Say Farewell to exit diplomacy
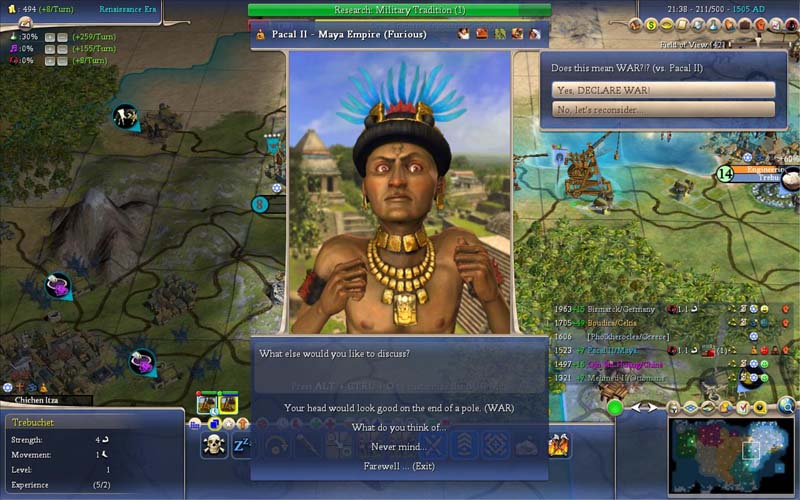The height and width of the screenshot is (500, 800). 399,466
